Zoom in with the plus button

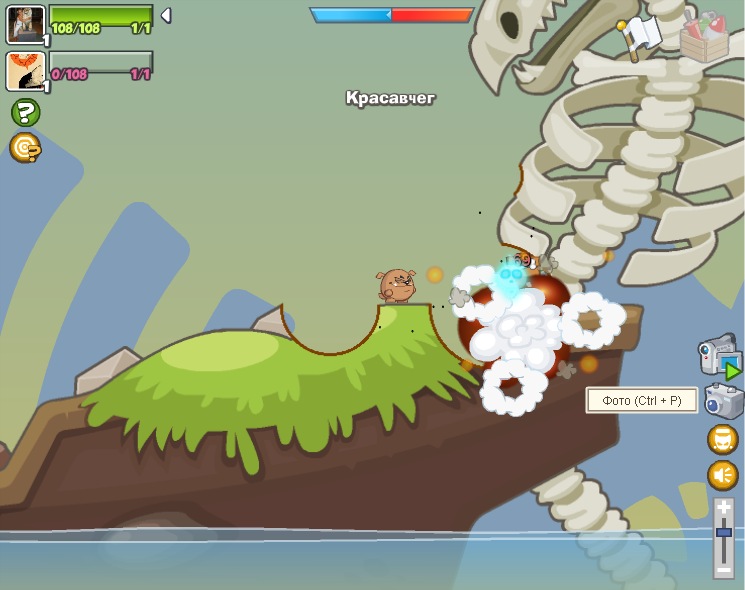coord(723,509)
